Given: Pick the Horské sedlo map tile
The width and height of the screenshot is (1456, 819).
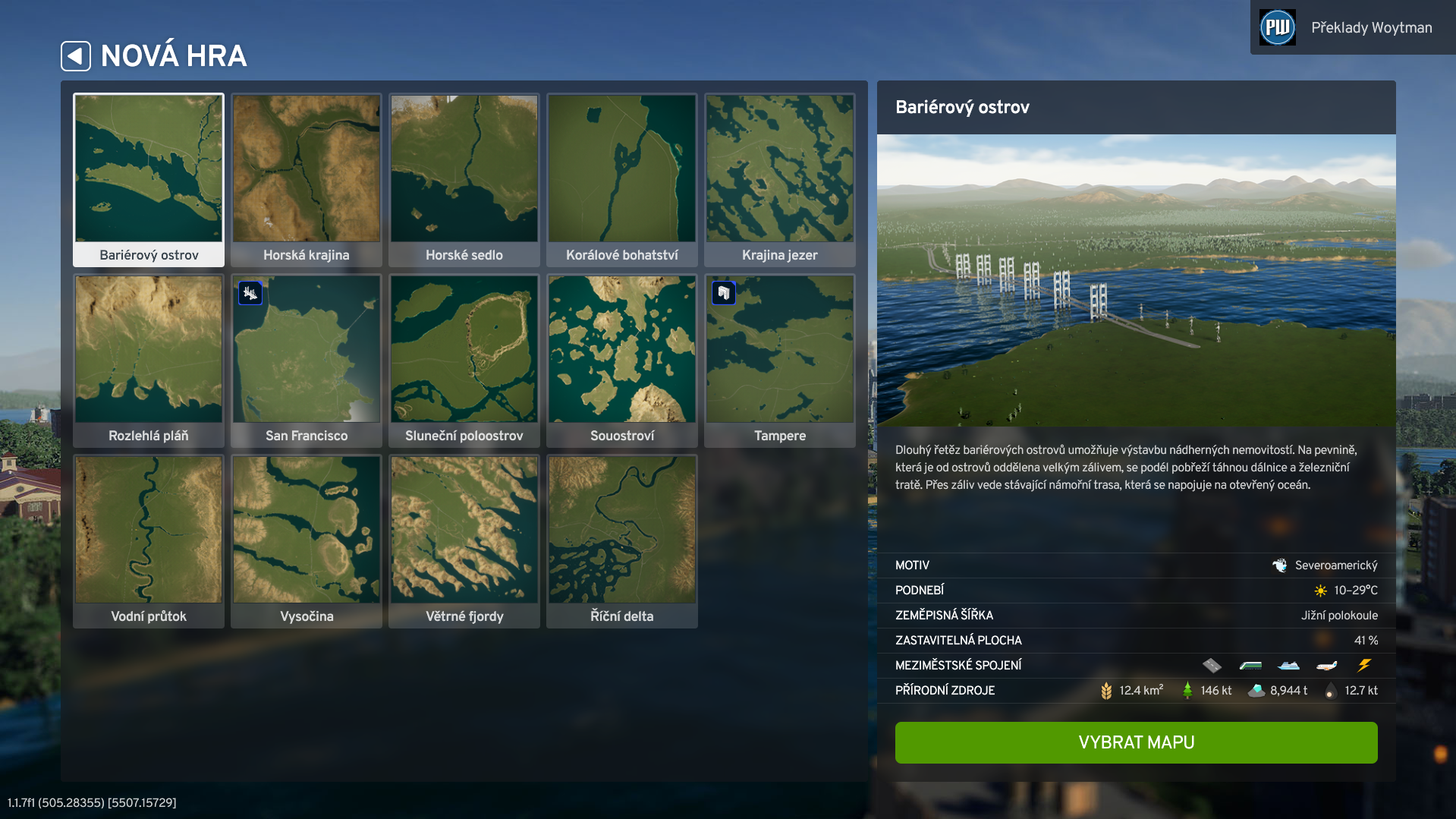Looking at the screenshot, I should click(464, 179).
